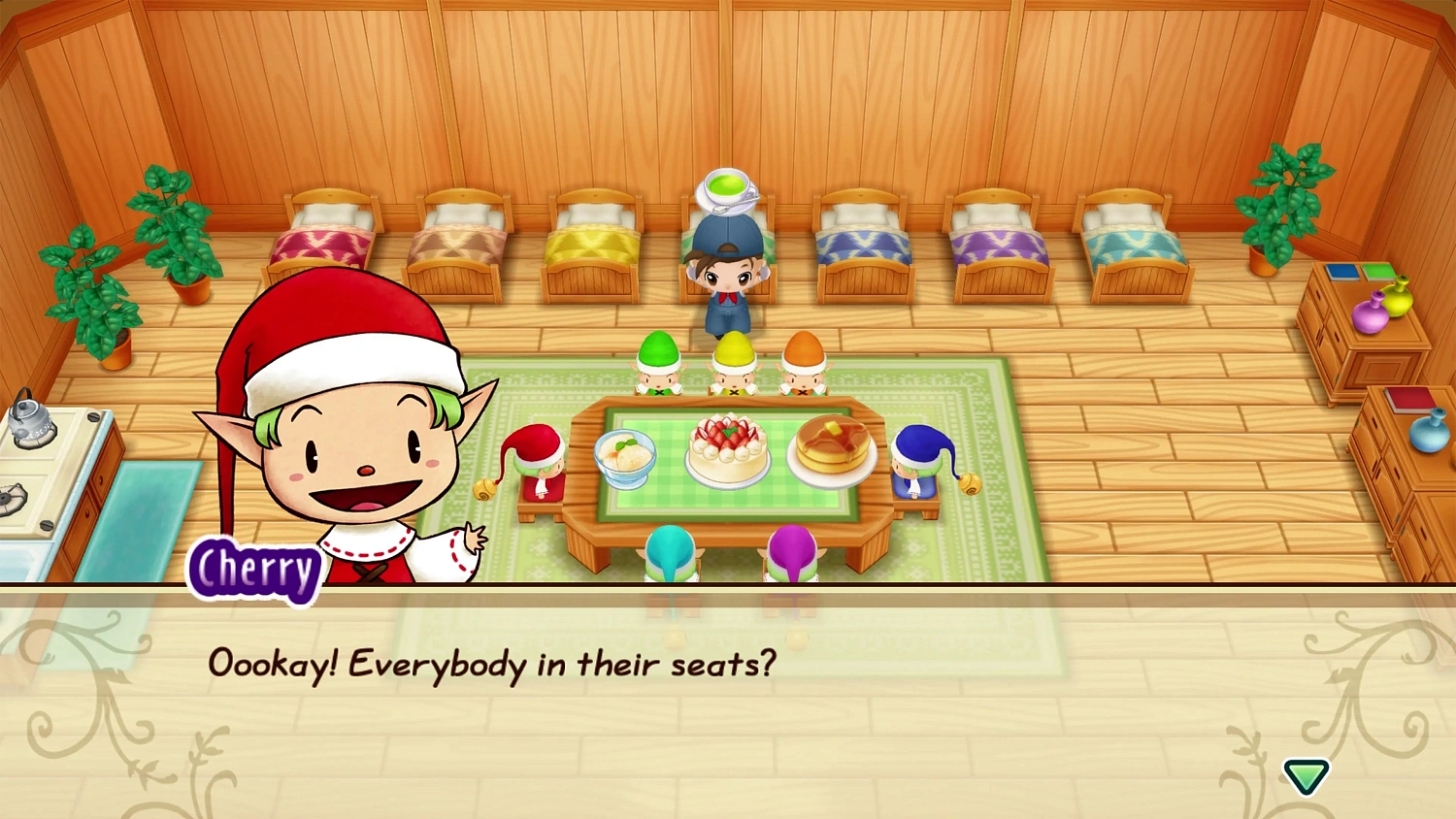Click the purple-haired sprite at the bottom
Image resolution: width=1456 pixels, height=819 pixels.
coord(792,553)
